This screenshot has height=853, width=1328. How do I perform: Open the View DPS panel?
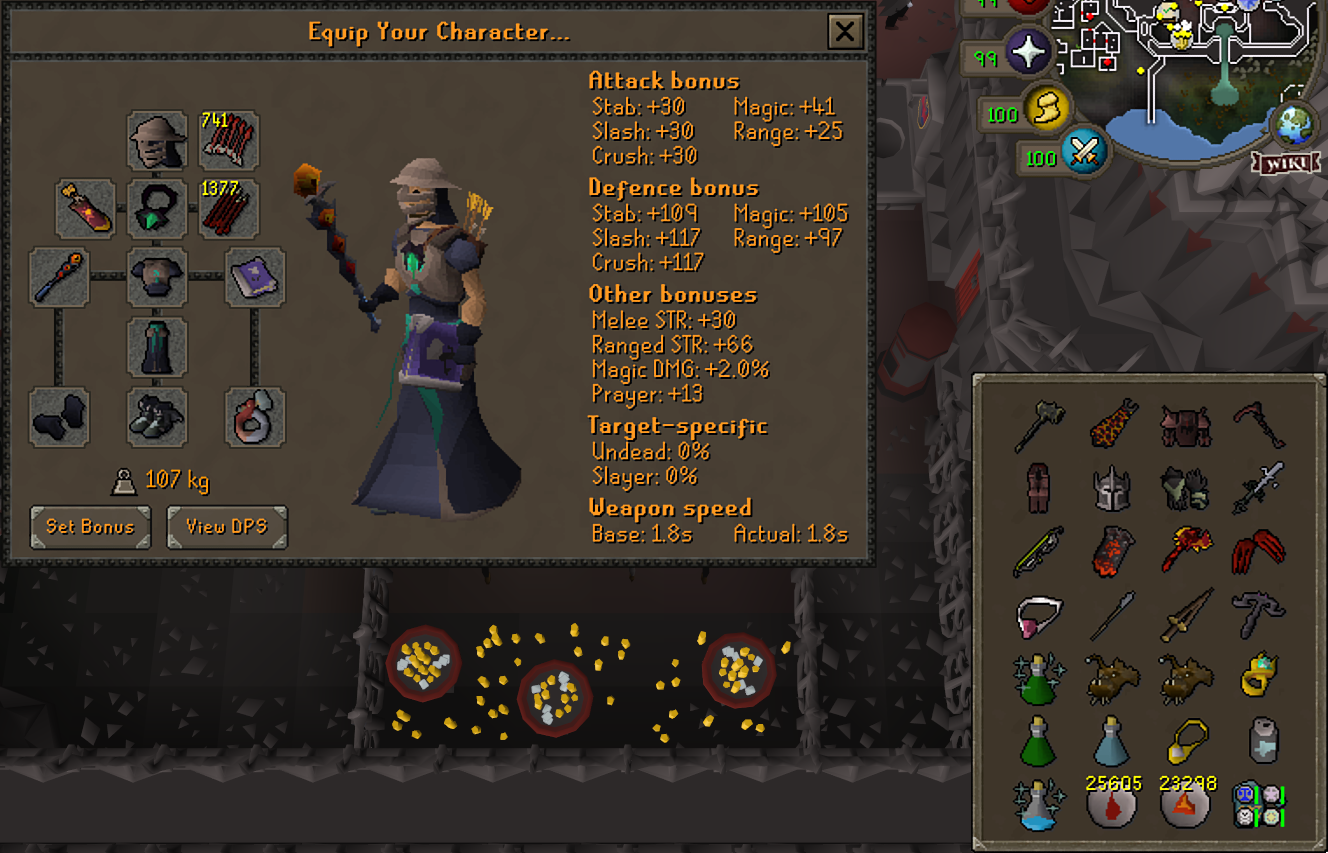(227, 528)
